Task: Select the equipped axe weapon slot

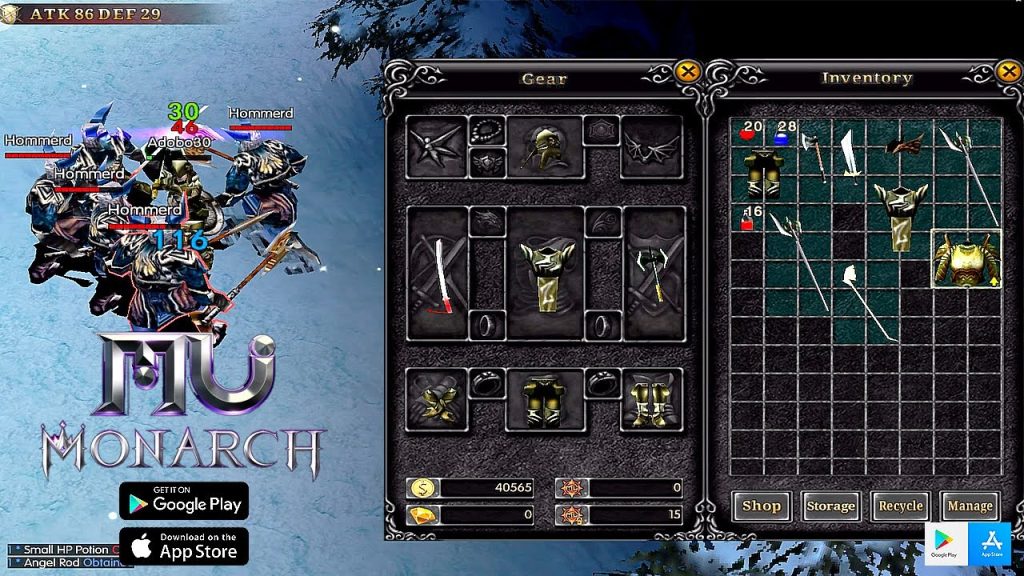Action: (x=653, y=272)
